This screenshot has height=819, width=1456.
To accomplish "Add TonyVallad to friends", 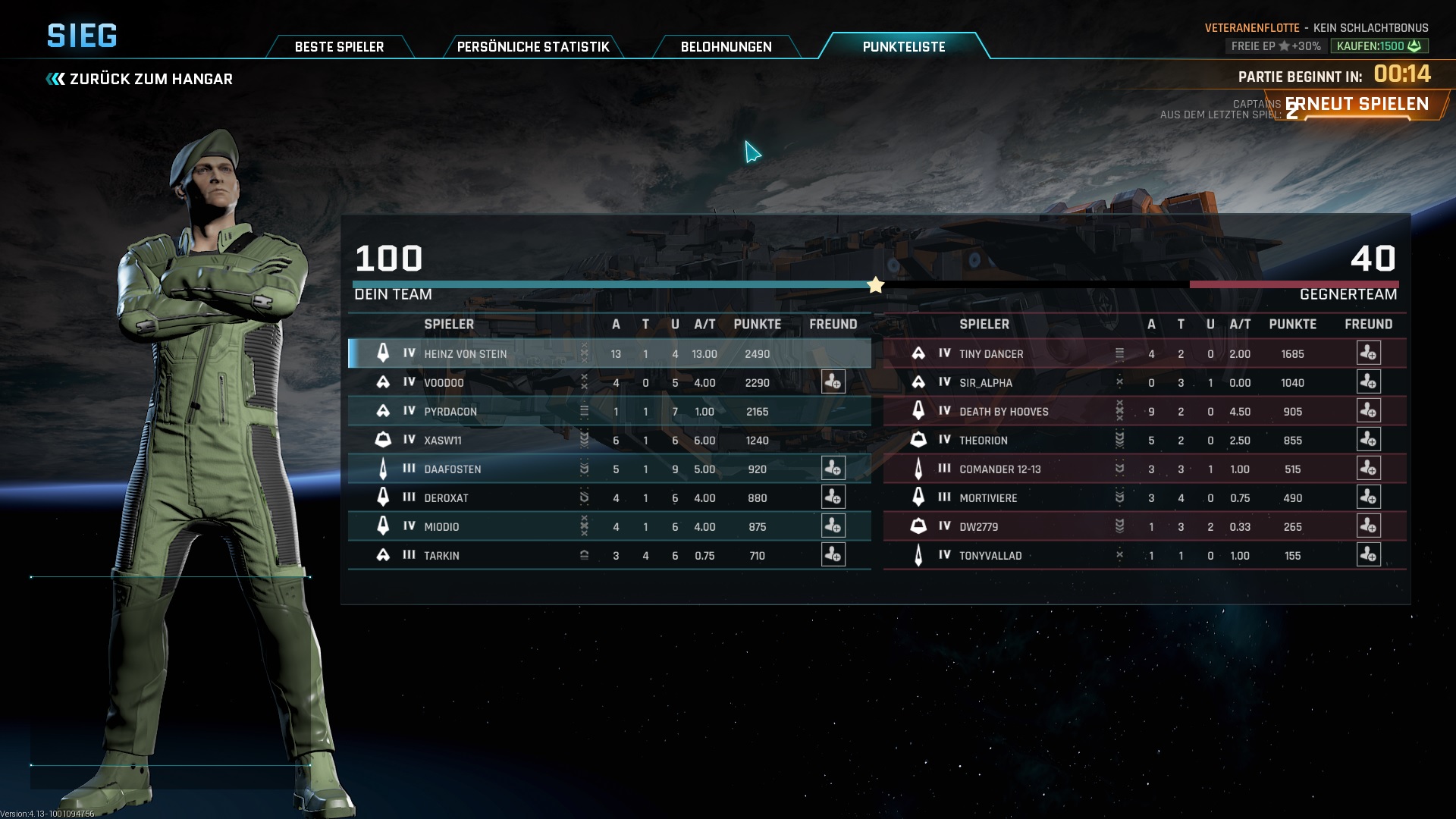I will click(x=1368, y=555).
